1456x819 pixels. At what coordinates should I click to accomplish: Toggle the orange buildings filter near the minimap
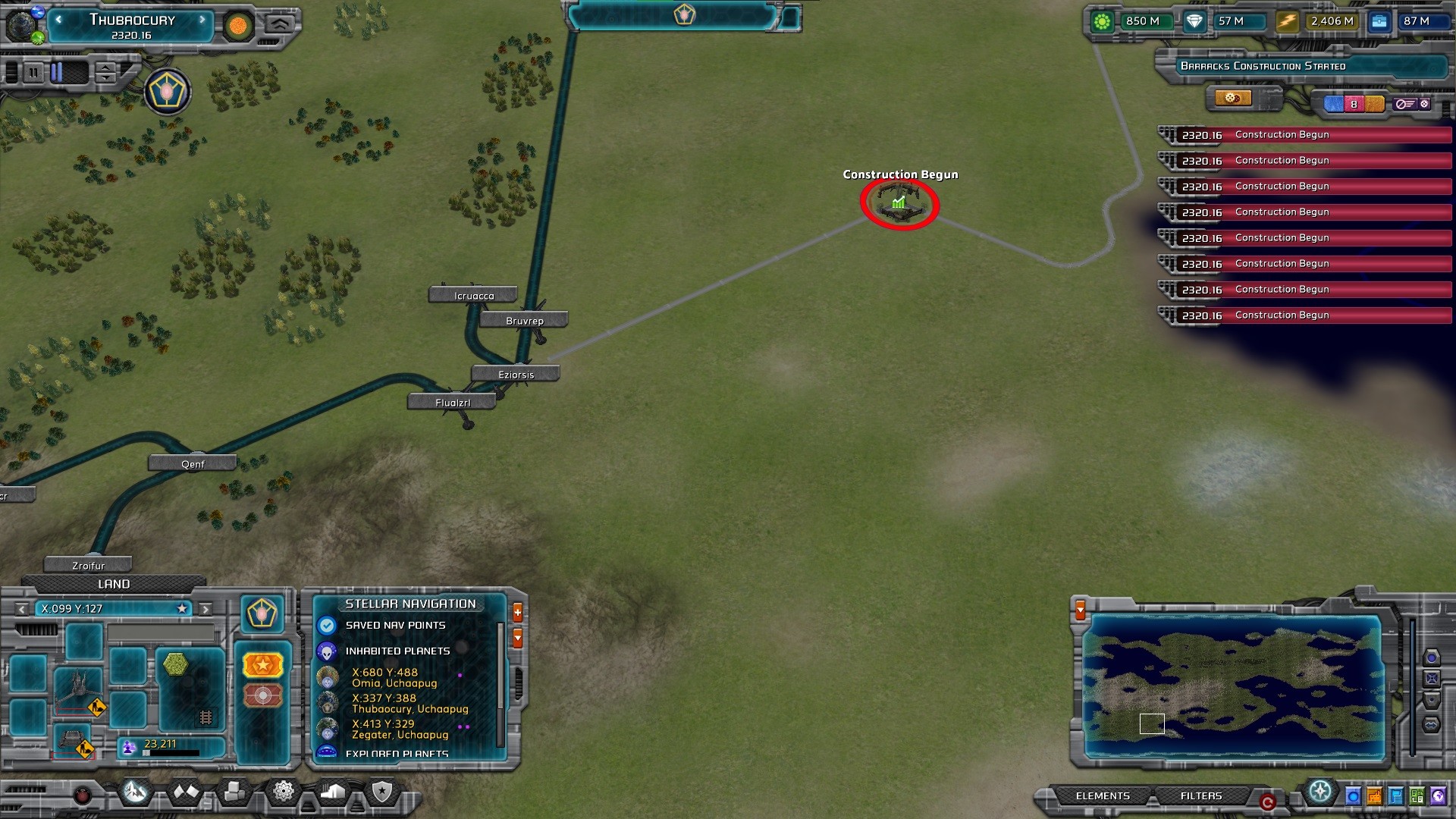click(1373, 795)
